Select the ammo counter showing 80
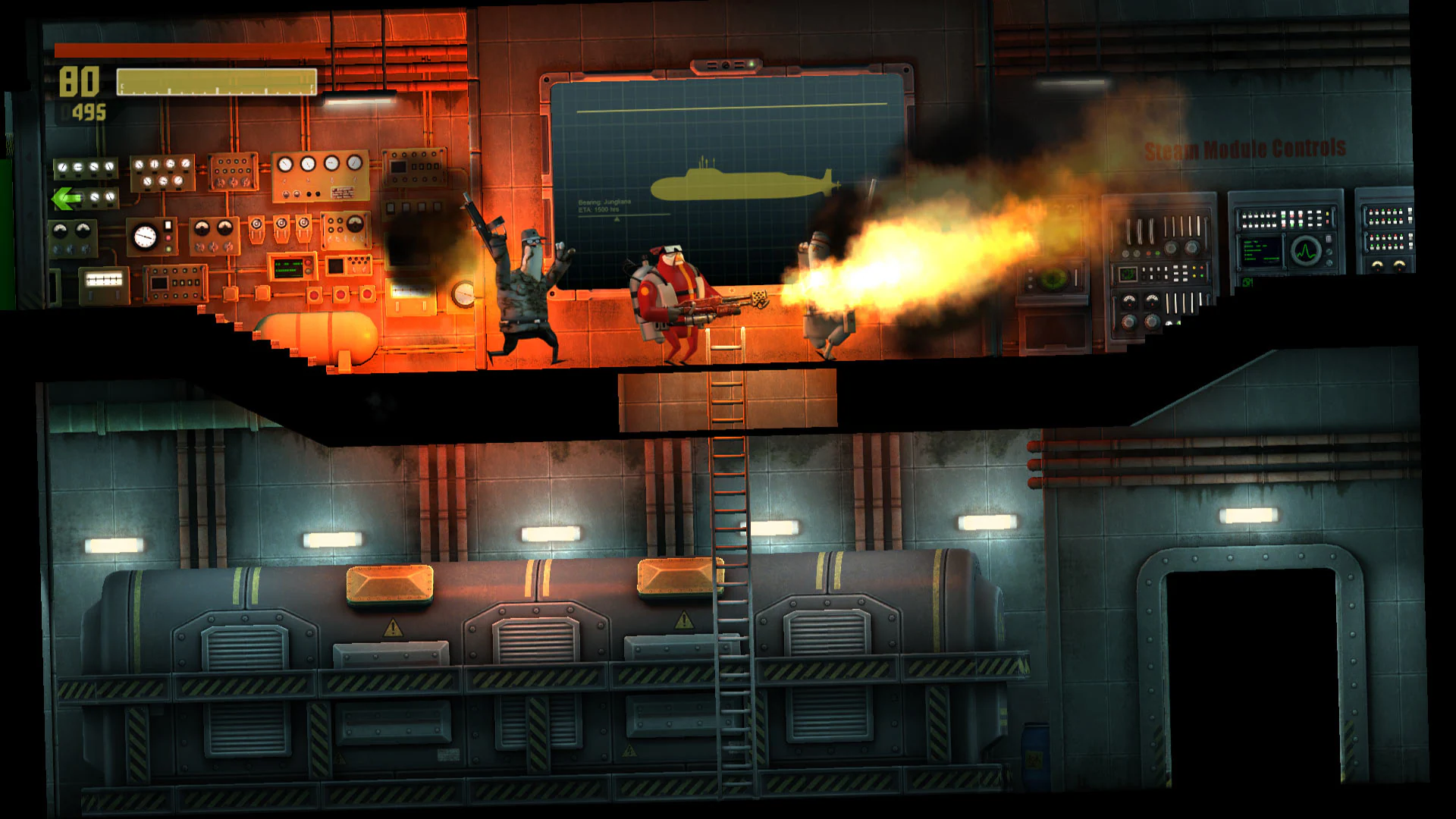The height and width of the screenshot is (819, 1456). tap(80, 80)
